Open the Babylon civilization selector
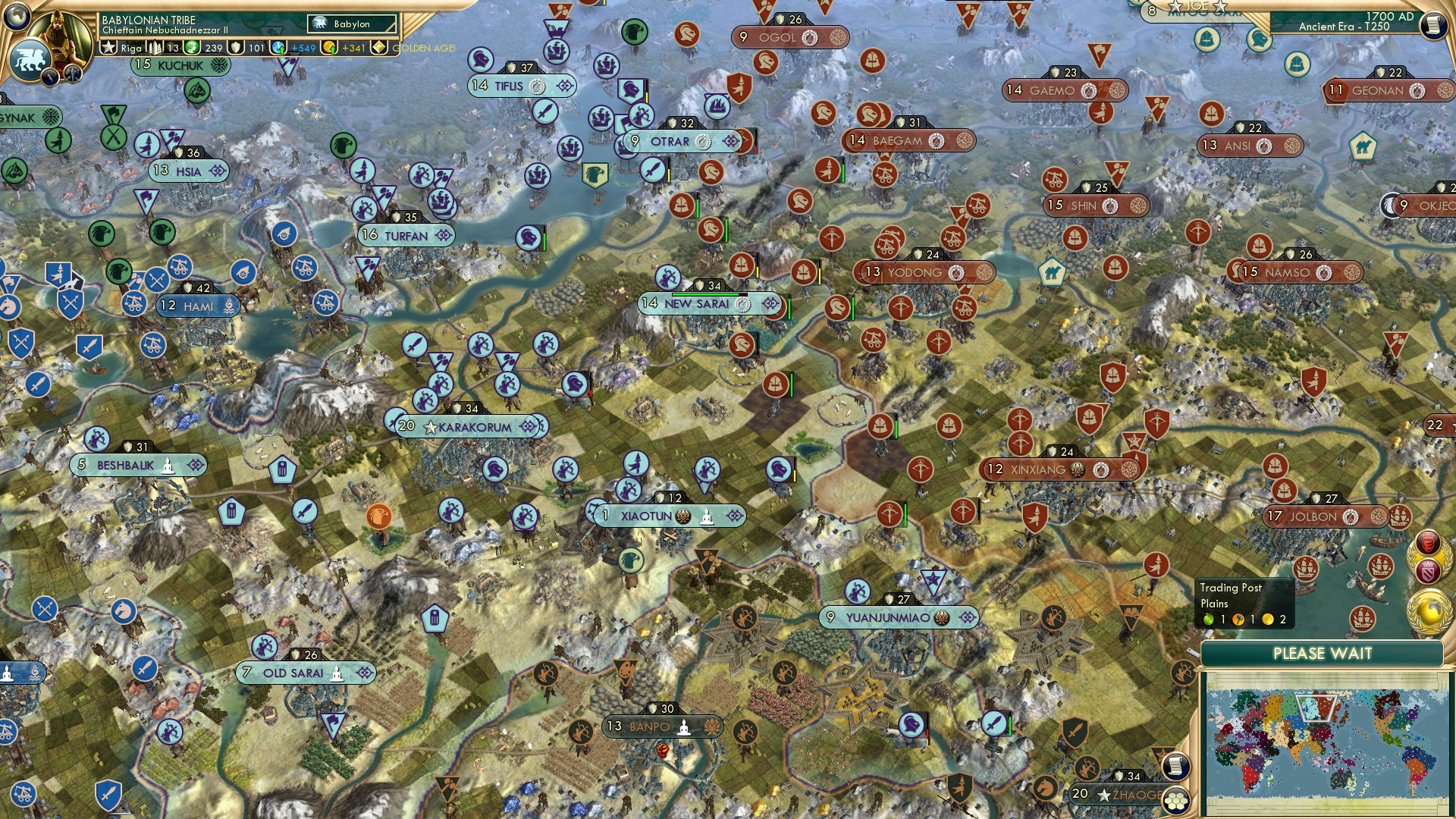1456x819 pixels. [x=350, y=24]
